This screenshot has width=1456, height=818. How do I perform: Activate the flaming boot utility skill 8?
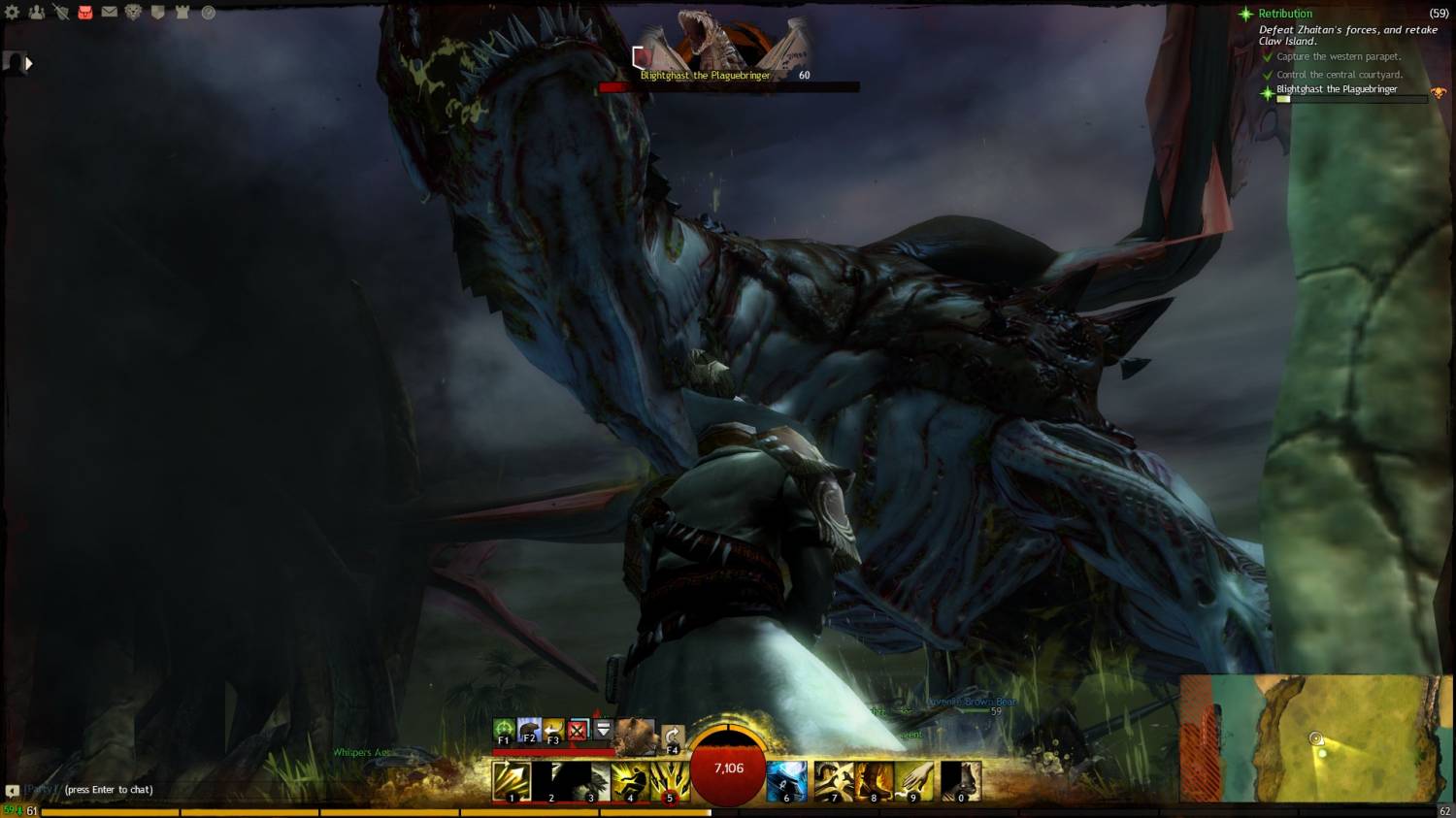(874, 781)
